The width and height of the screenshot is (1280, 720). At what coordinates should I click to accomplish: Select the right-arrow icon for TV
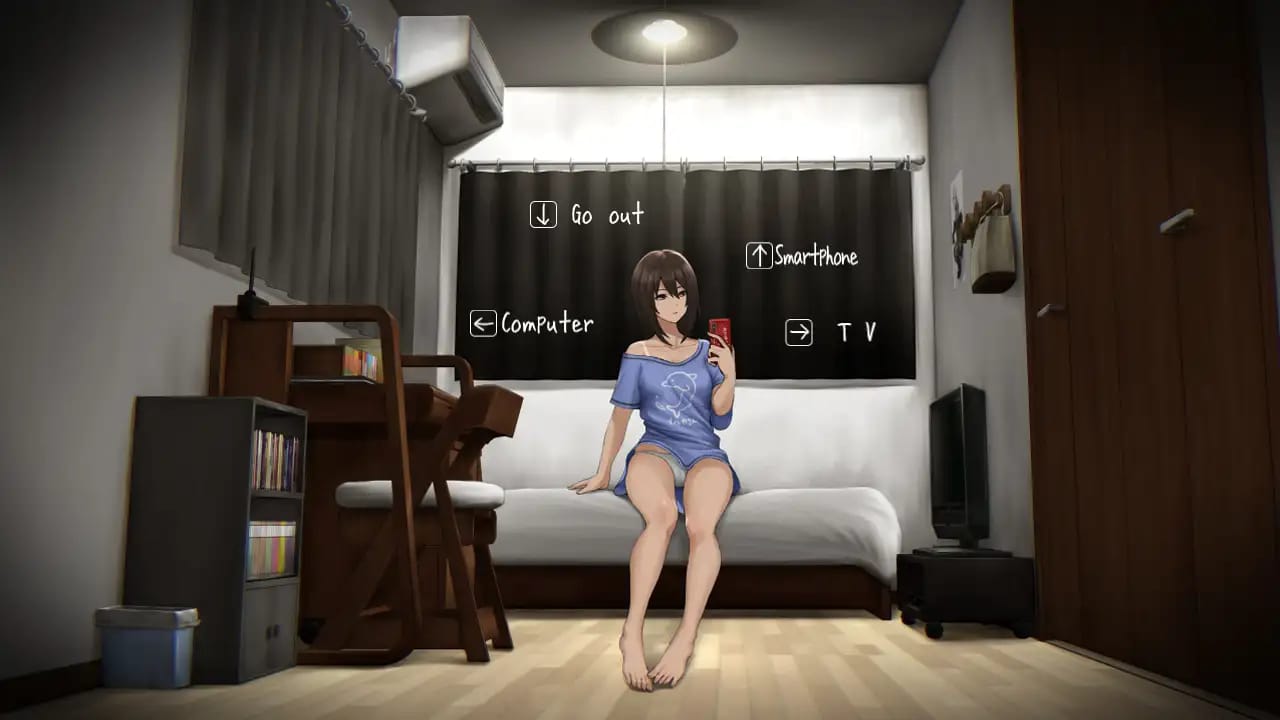(798, 331)
